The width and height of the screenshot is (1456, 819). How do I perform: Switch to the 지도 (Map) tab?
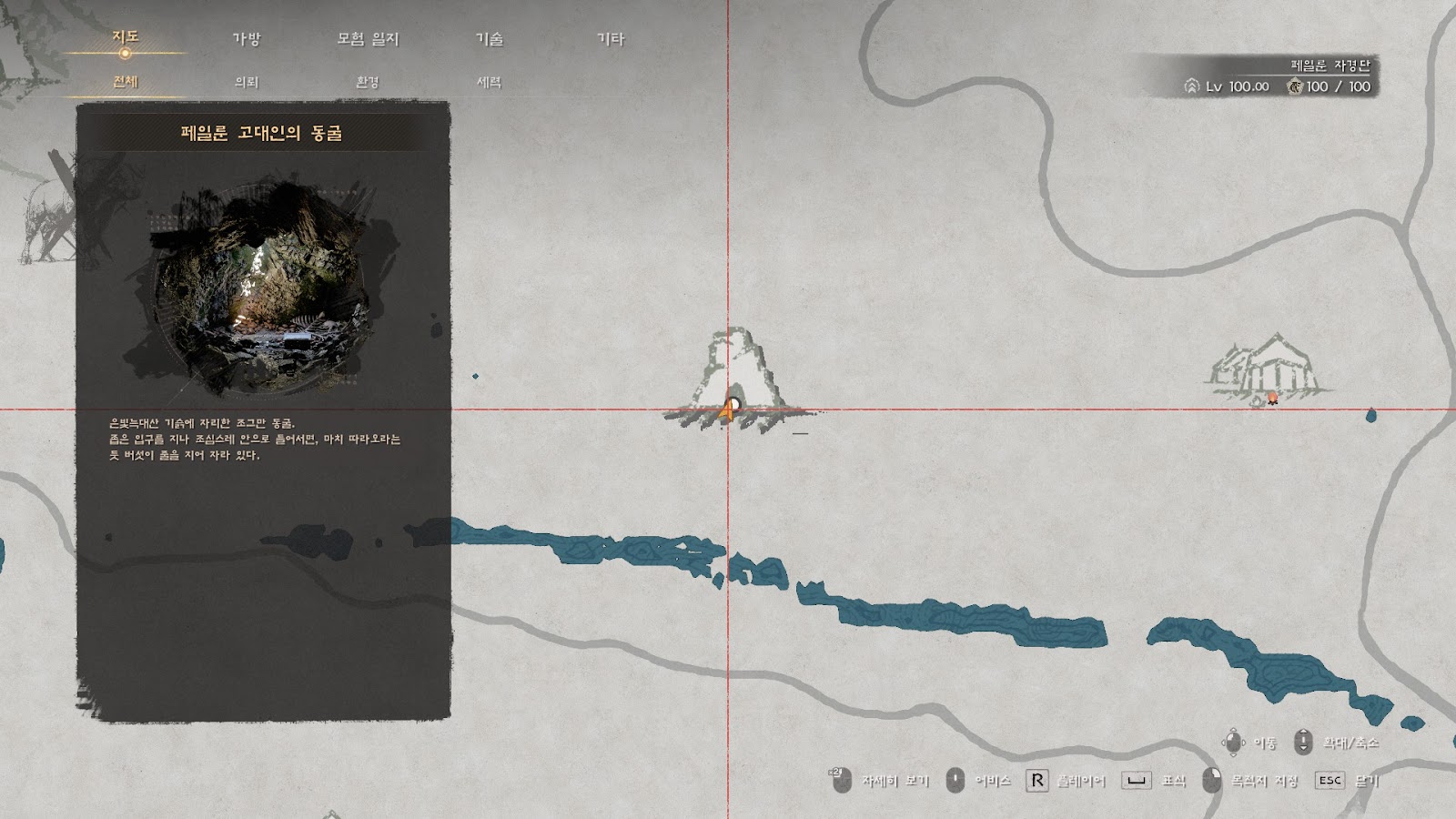click(x=126, y=37)
